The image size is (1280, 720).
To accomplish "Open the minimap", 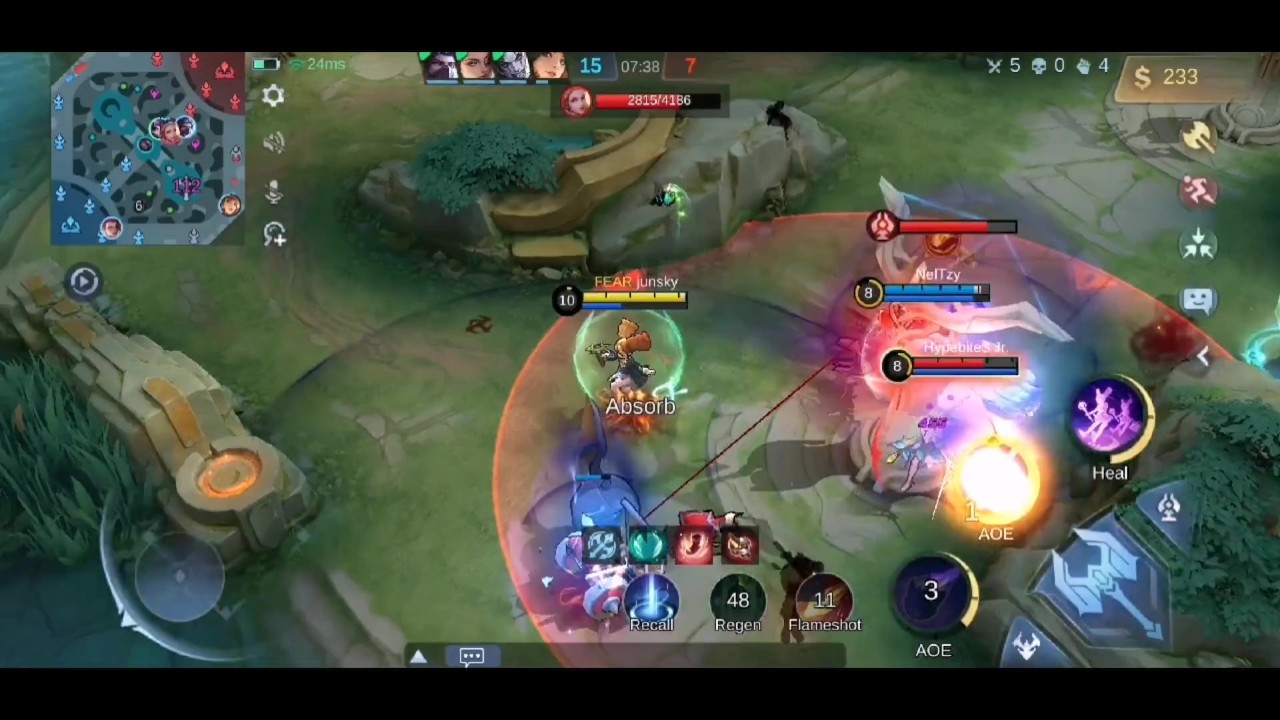I will pyautogui.click(x=148, y=148).
